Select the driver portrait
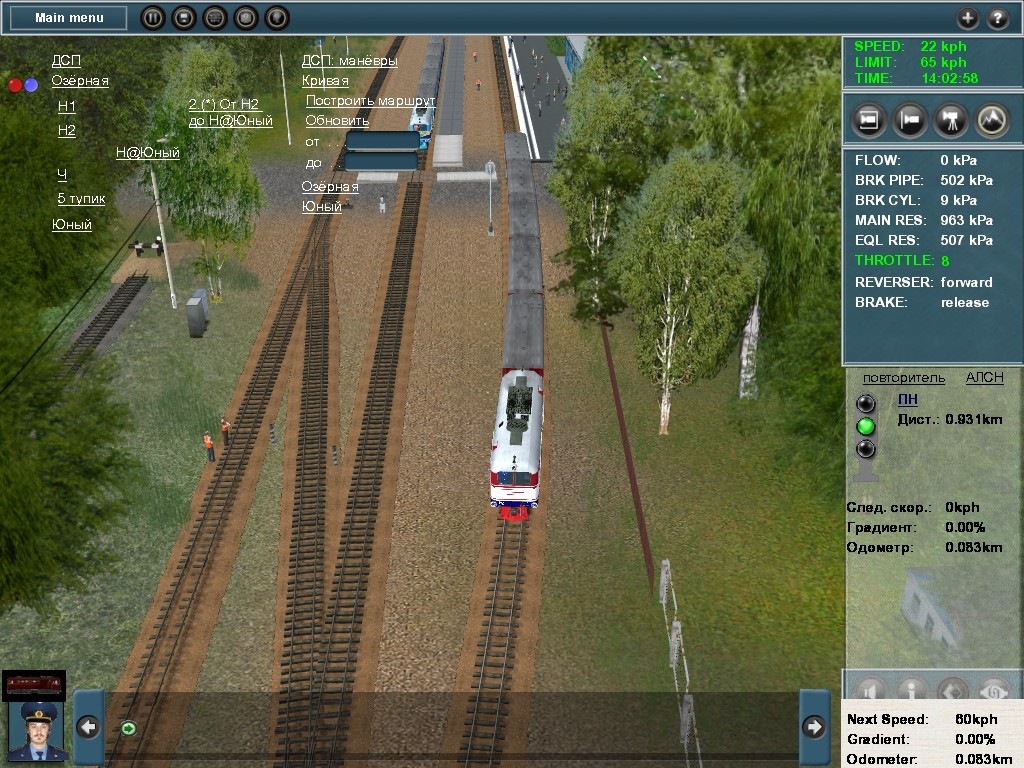Screen dimensions: 1024x768 tap(37, 731)
